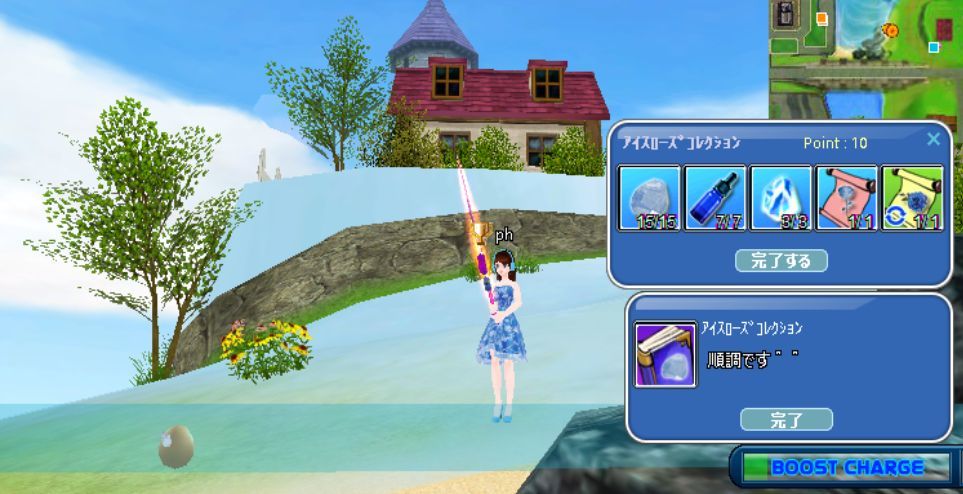Click the orange square marker on the minimap
963x494 pixels.
[x=822, y=18]
